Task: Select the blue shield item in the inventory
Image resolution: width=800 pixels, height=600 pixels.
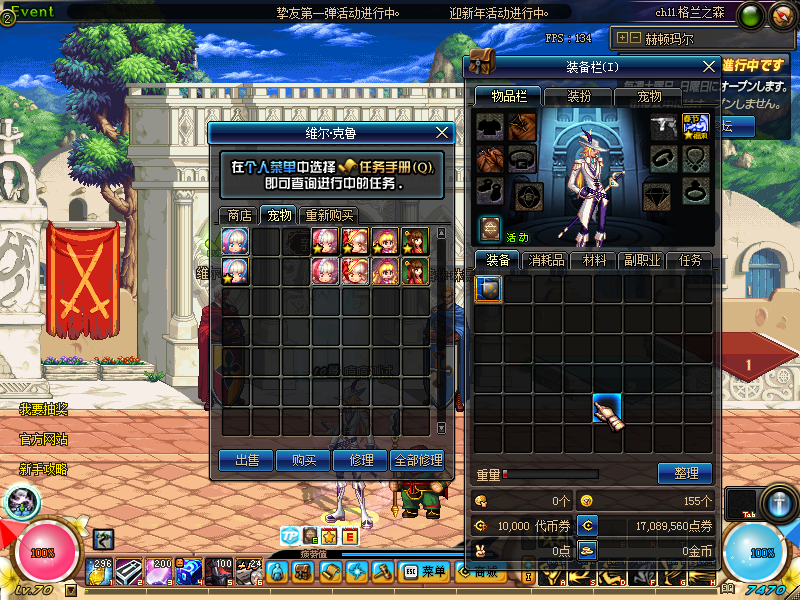Action: coord(488,290)
